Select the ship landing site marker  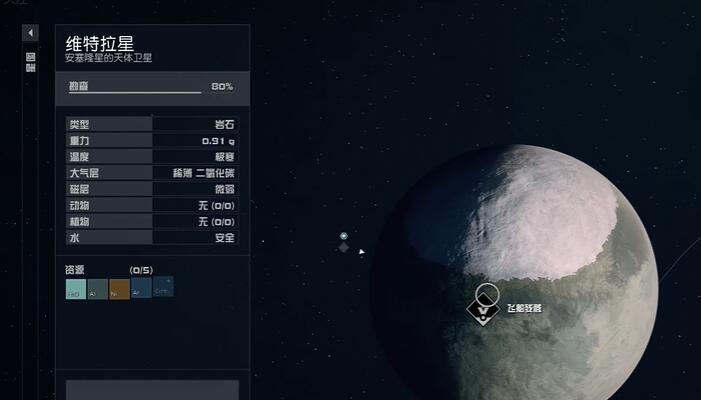click(x=485, y=311)
